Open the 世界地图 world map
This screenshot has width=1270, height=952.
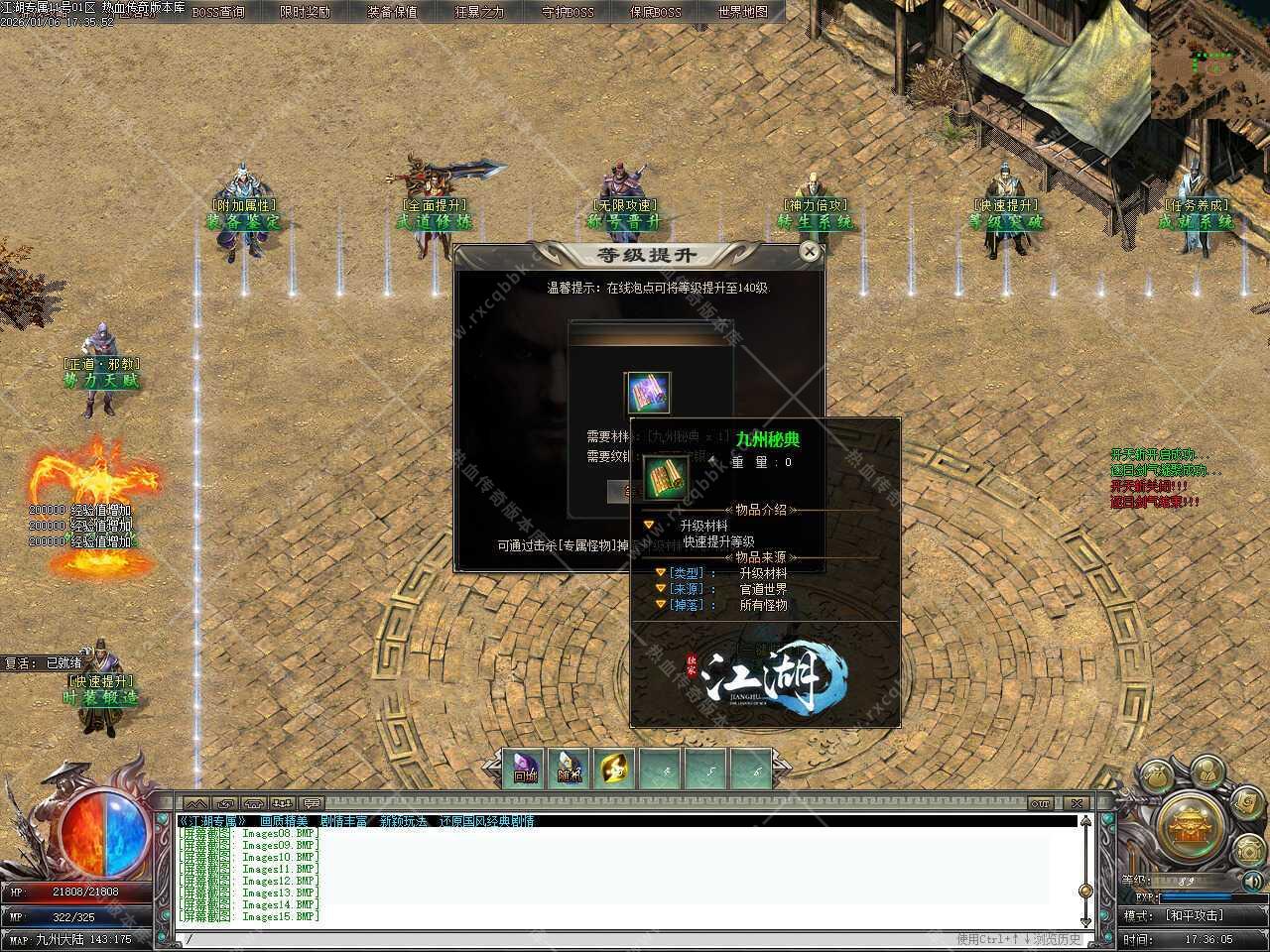tap(742, 12)
